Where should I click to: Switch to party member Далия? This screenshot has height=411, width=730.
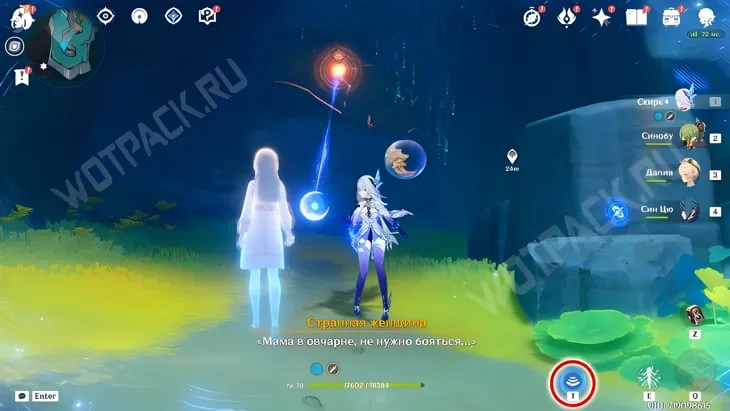click(x=687, y=173)
